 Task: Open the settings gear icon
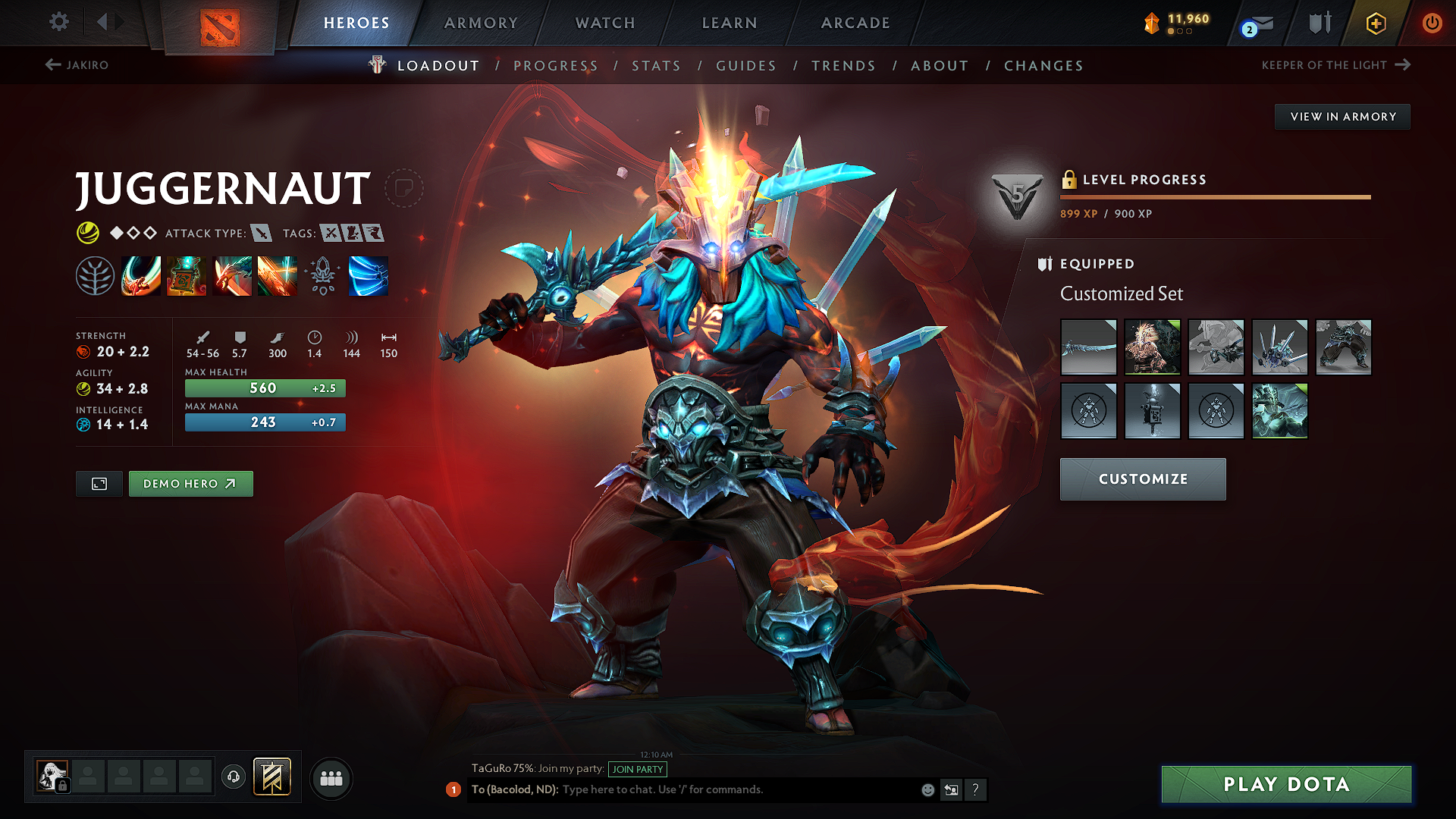(58, 22)
